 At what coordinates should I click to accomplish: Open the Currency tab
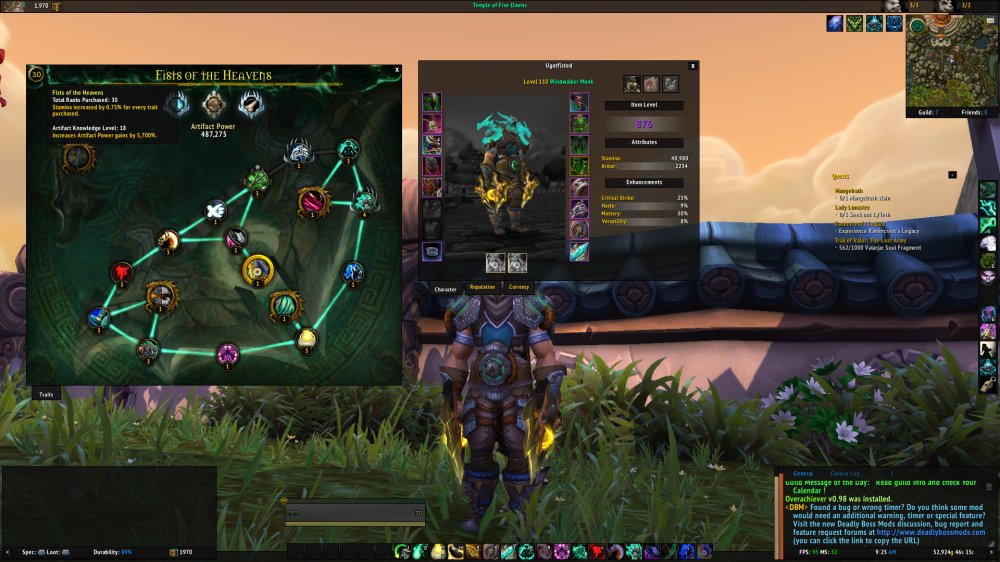click(519, 288)
